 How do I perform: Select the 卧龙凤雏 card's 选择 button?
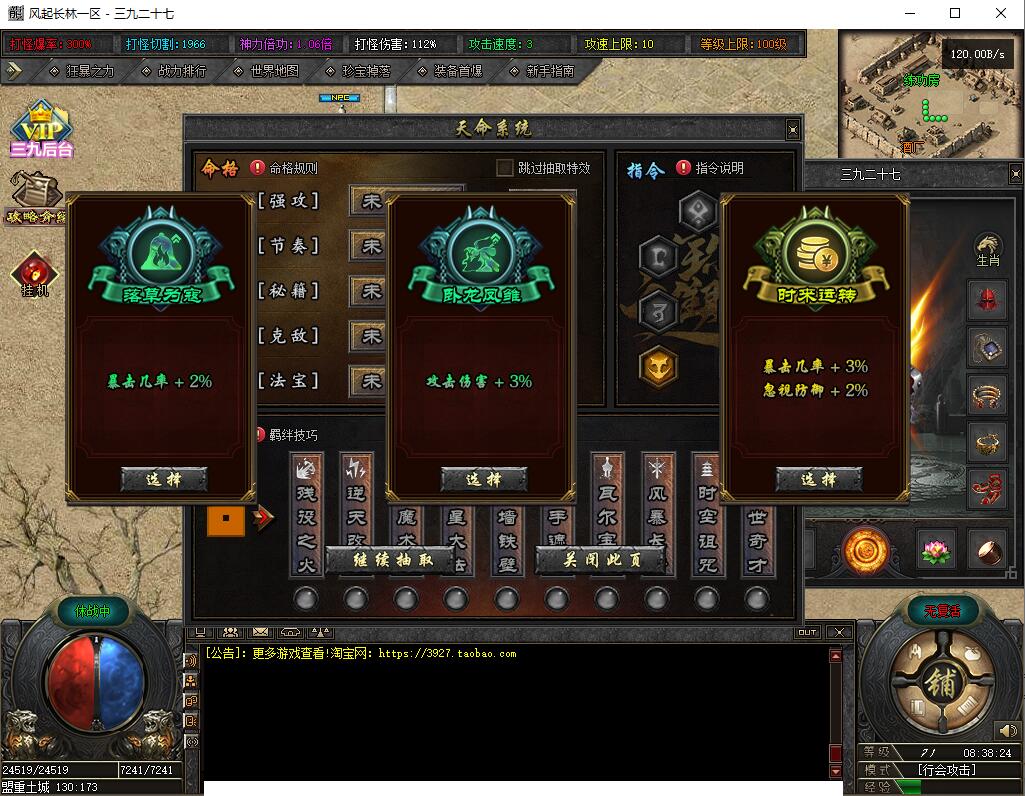pyautogui.click(x=483, y=479)
